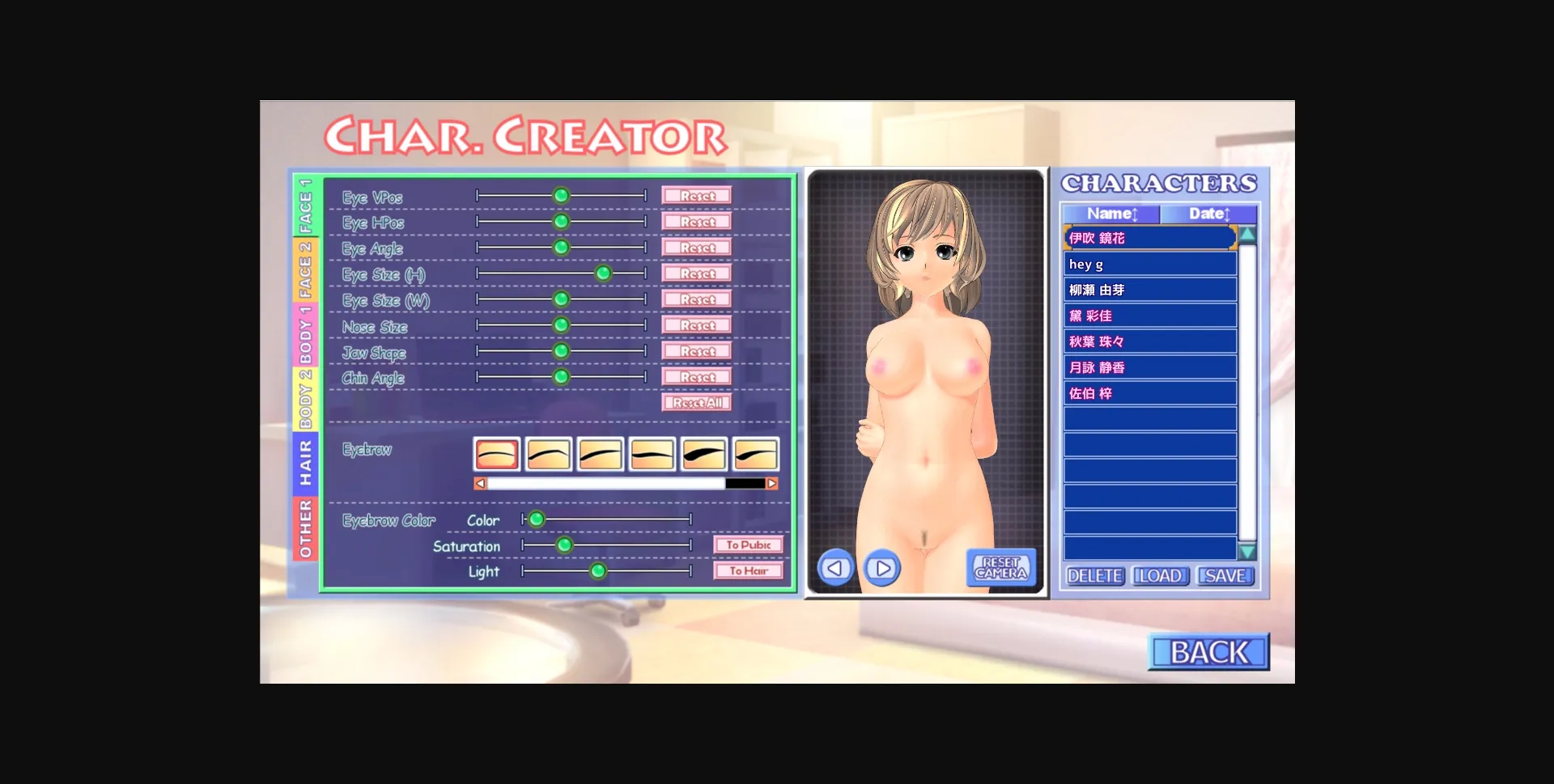
Task: Click the Eye Size (H) slider handle
Action: coord(603,273)
